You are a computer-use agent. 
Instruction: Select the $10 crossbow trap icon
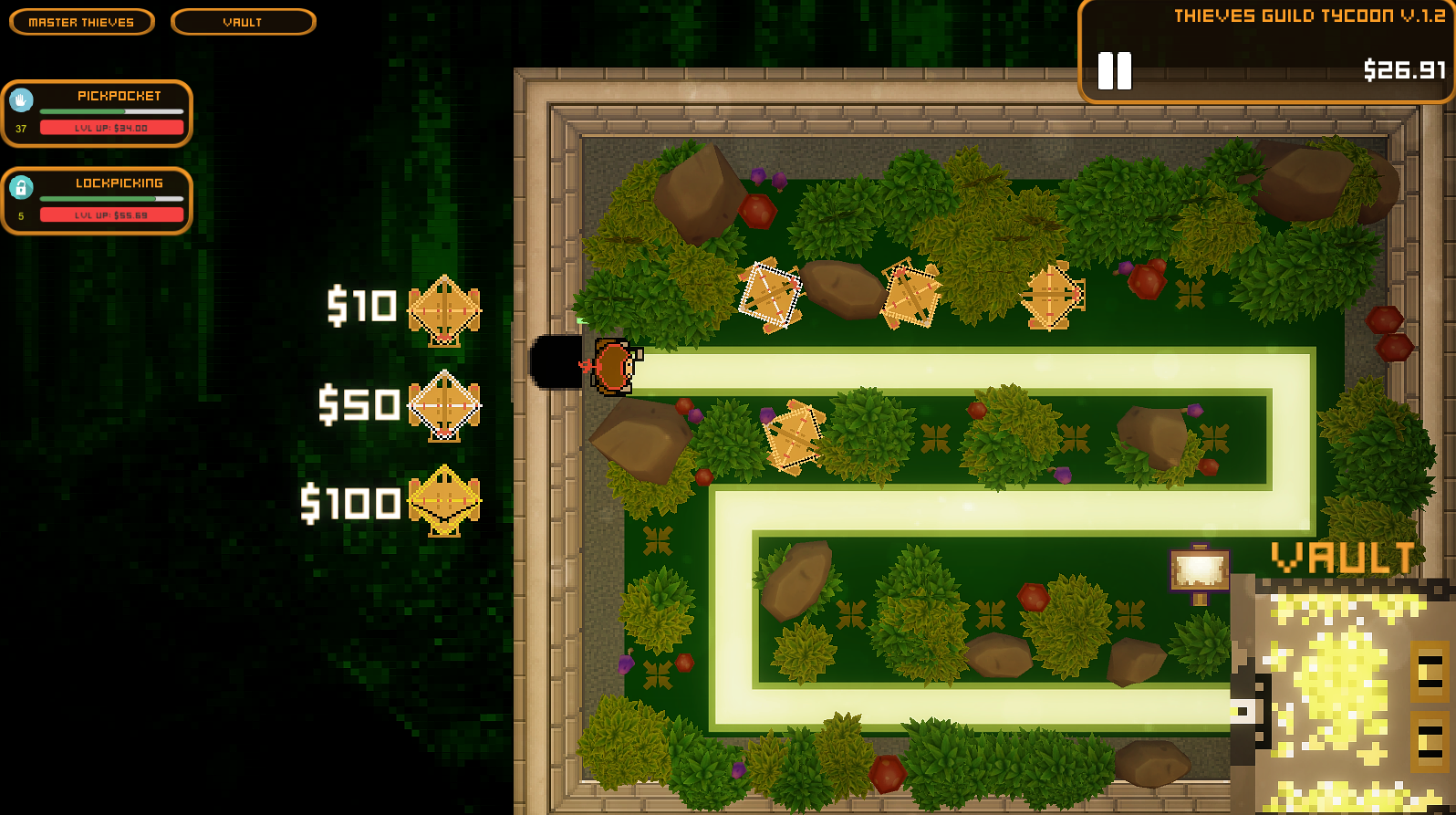(x=444, y=308)
